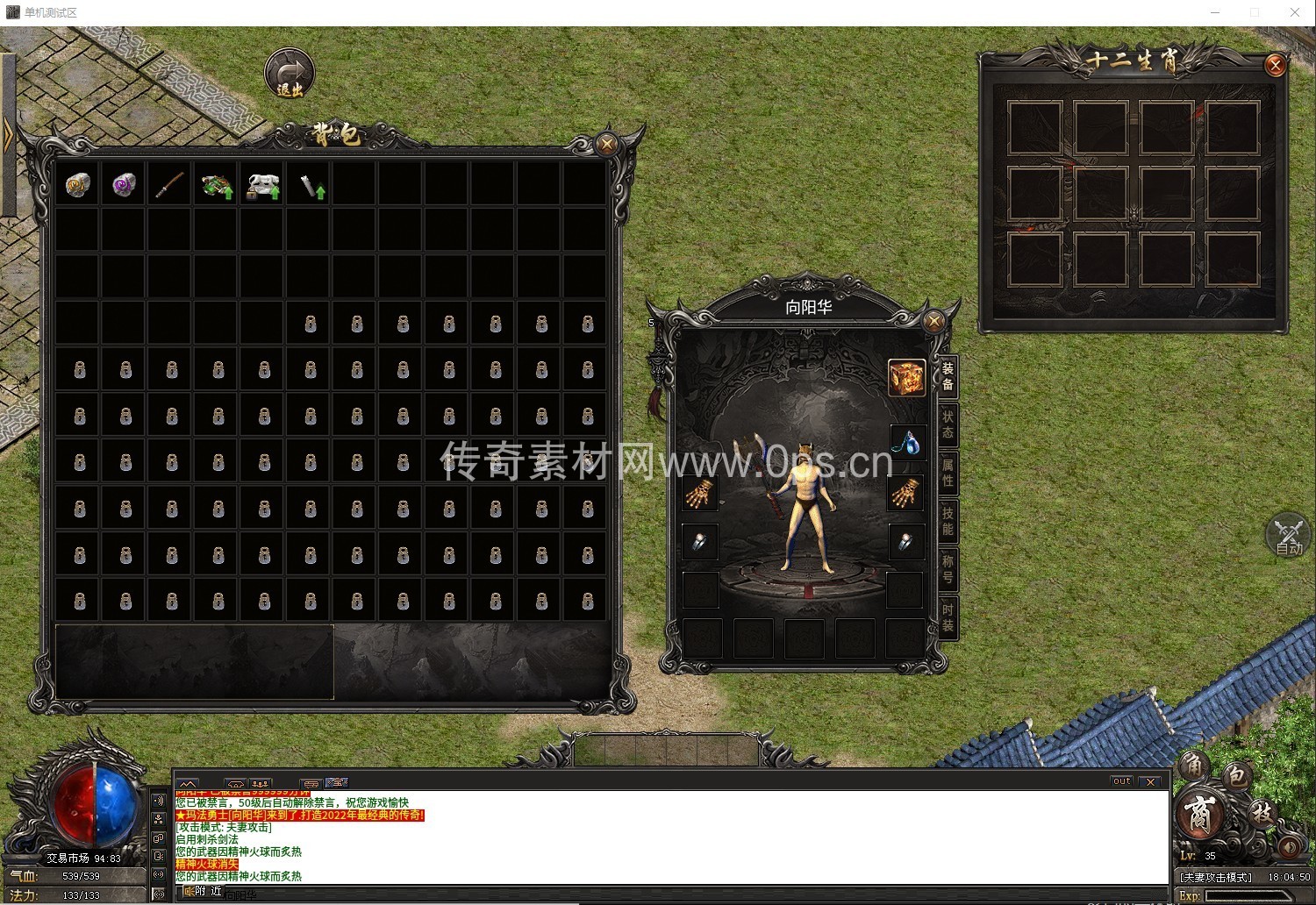Open the 时装 fashion tab

pos(948,617)
